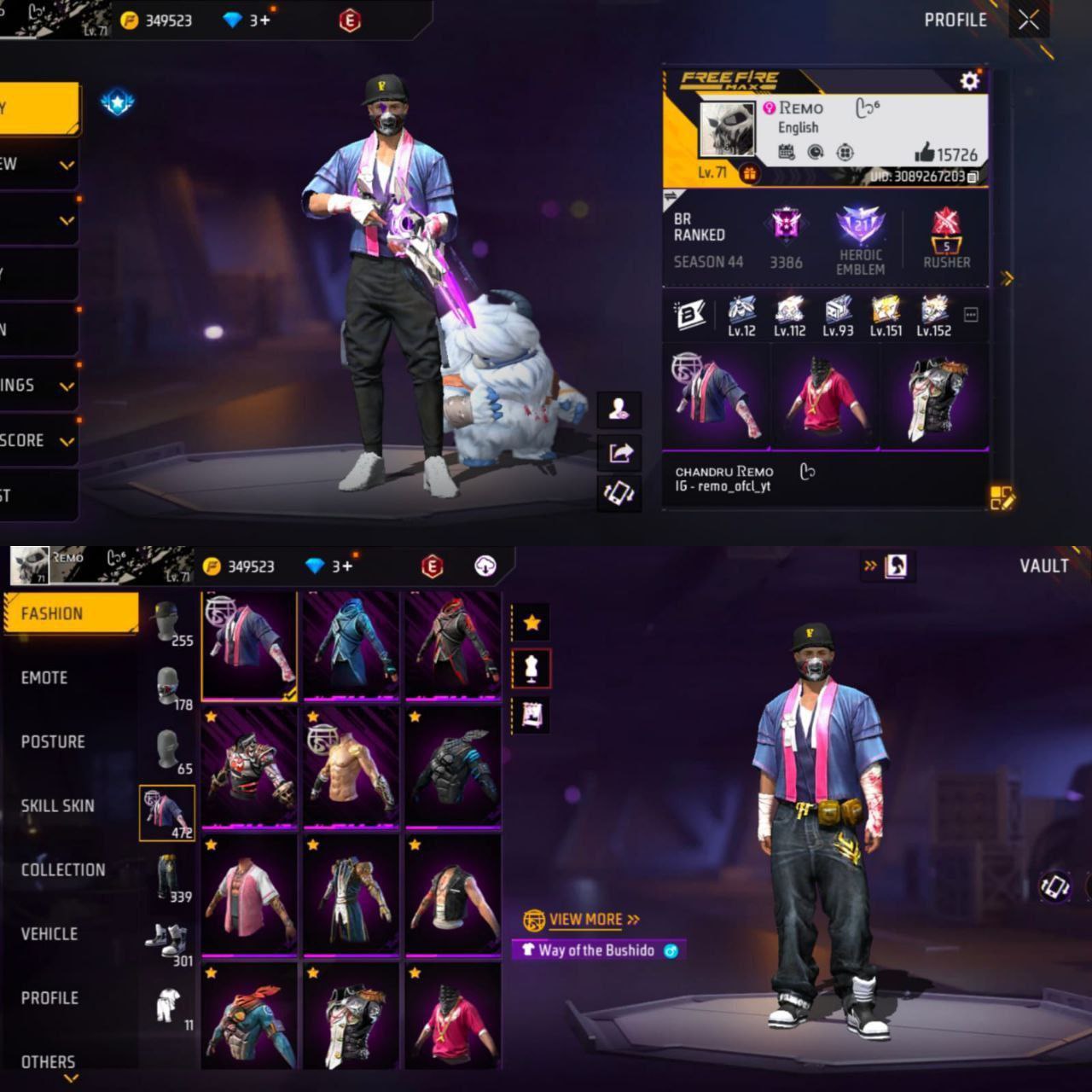The height and width of the screenshot is (1092, 1092).
Task: Close the Profile screen
Action: (1029, 20)
